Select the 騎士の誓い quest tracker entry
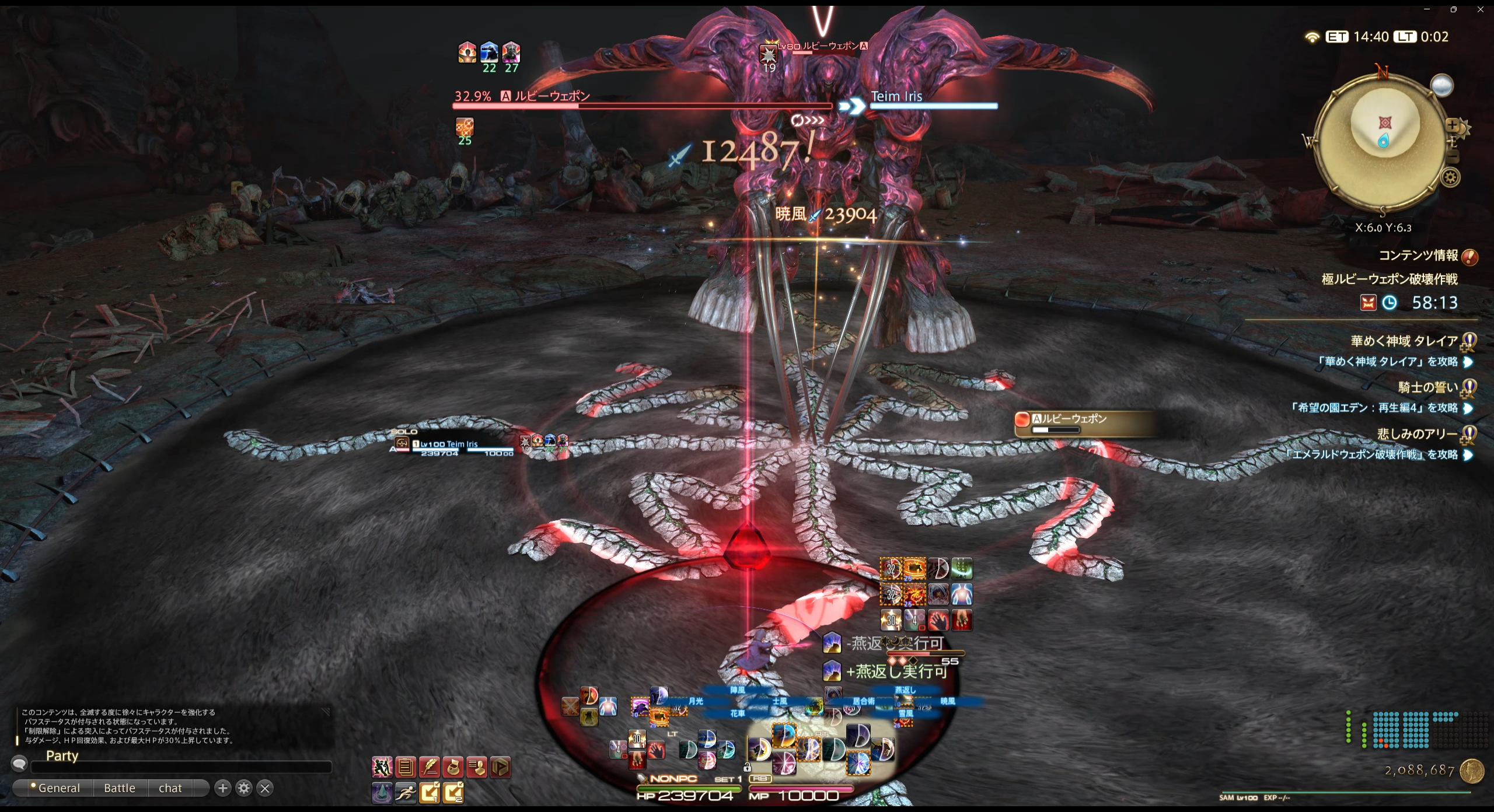This screenshot has width=1494, height=812. pyautogui.click(x=1427, y=387)
